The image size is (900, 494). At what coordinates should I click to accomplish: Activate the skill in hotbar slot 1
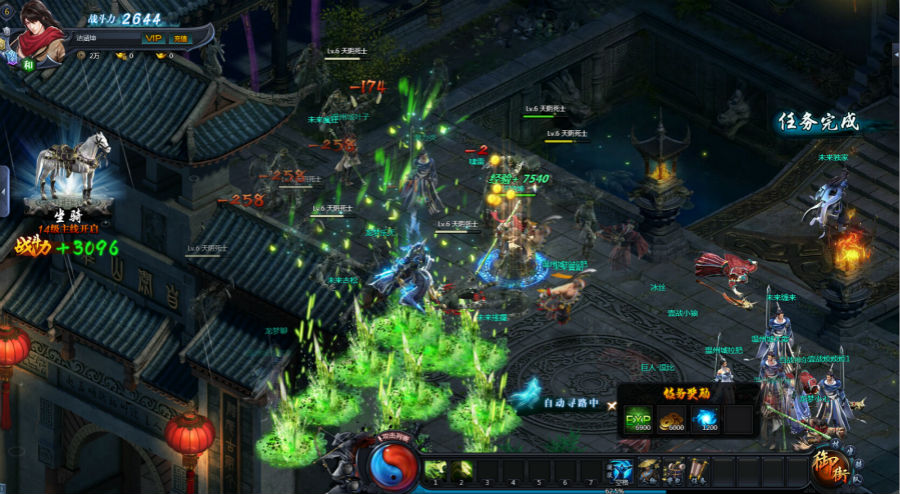[x=435, y=469]
